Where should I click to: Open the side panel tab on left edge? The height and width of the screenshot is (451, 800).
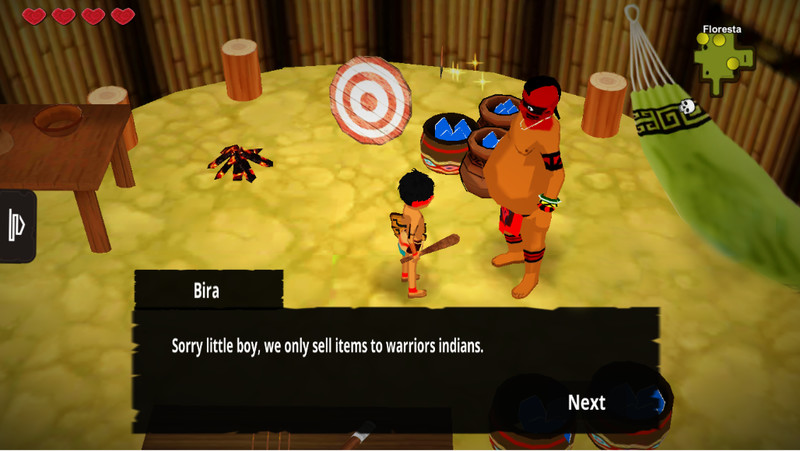click(x=17, y=225)
